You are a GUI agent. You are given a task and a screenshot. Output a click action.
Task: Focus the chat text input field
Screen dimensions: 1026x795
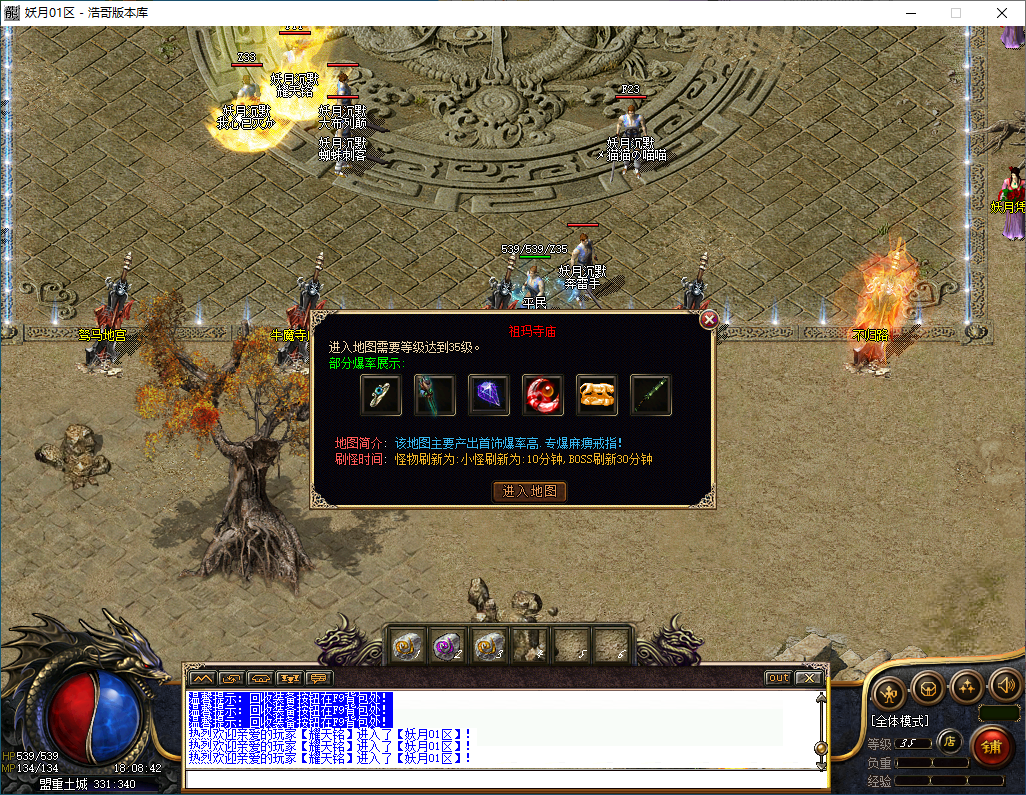pyautogui.click(x=500, y=779)
